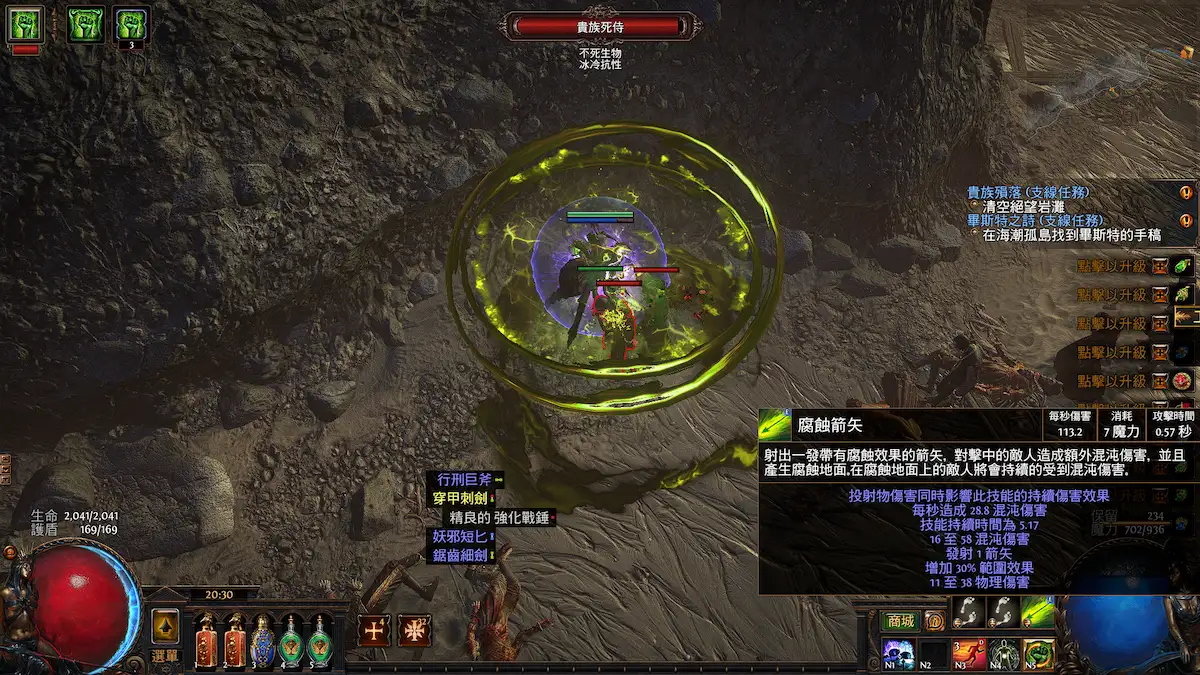This screenshot has width=1200, height=675.
Task: Select the N1 purple skill icon
Action: 898,654
